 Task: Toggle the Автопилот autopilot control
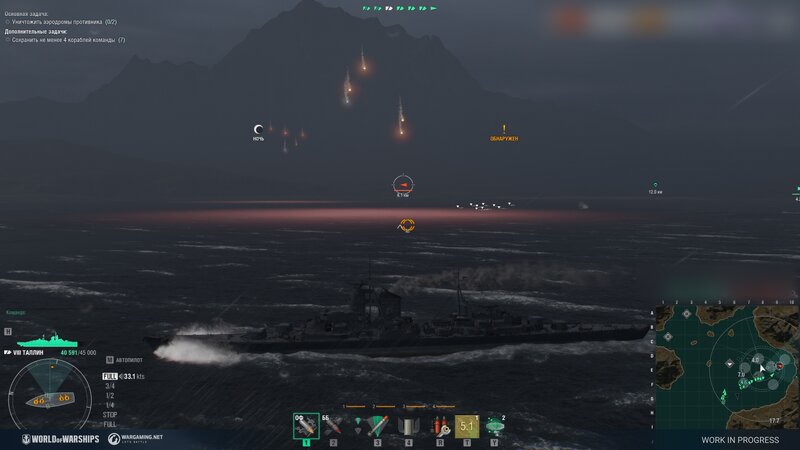click(x=127, y=358)
